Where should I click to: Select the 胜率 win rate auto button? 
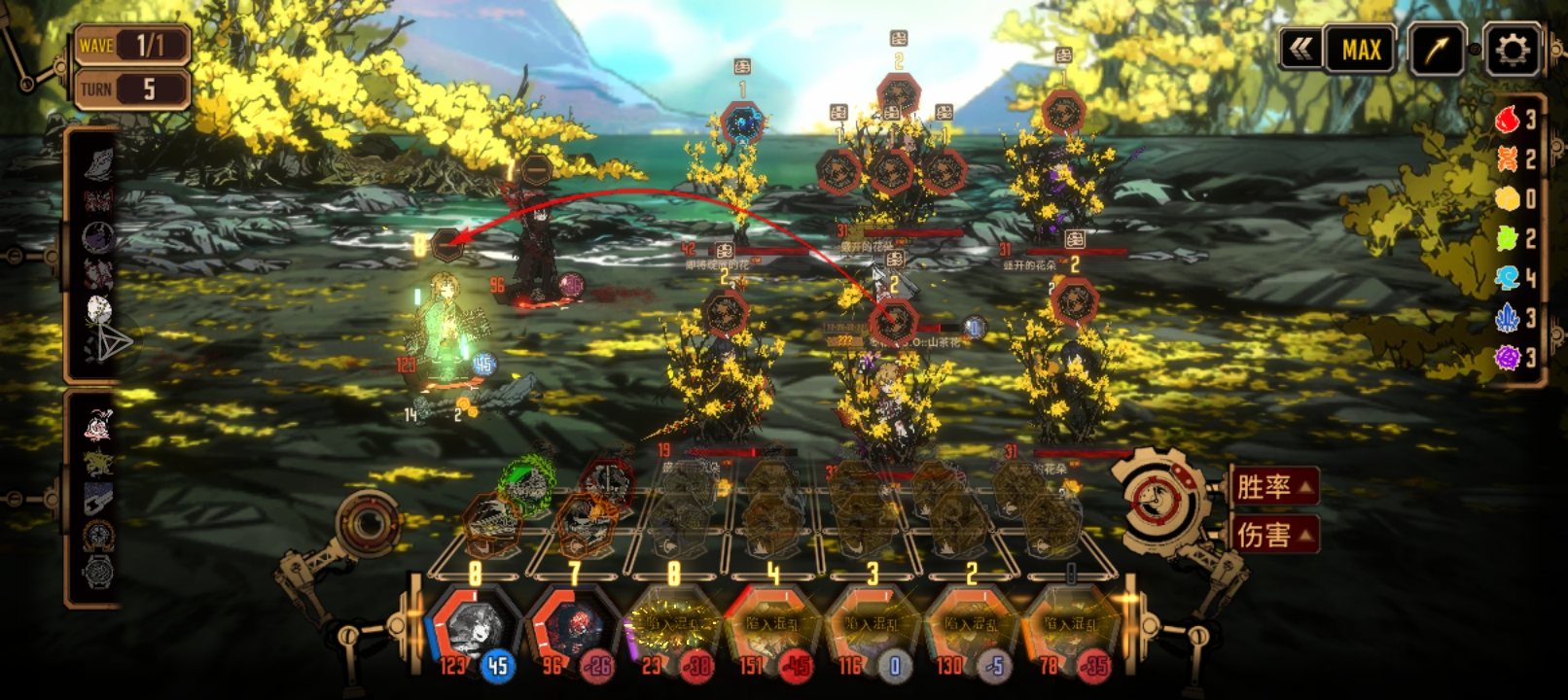tap(1273, 486)
